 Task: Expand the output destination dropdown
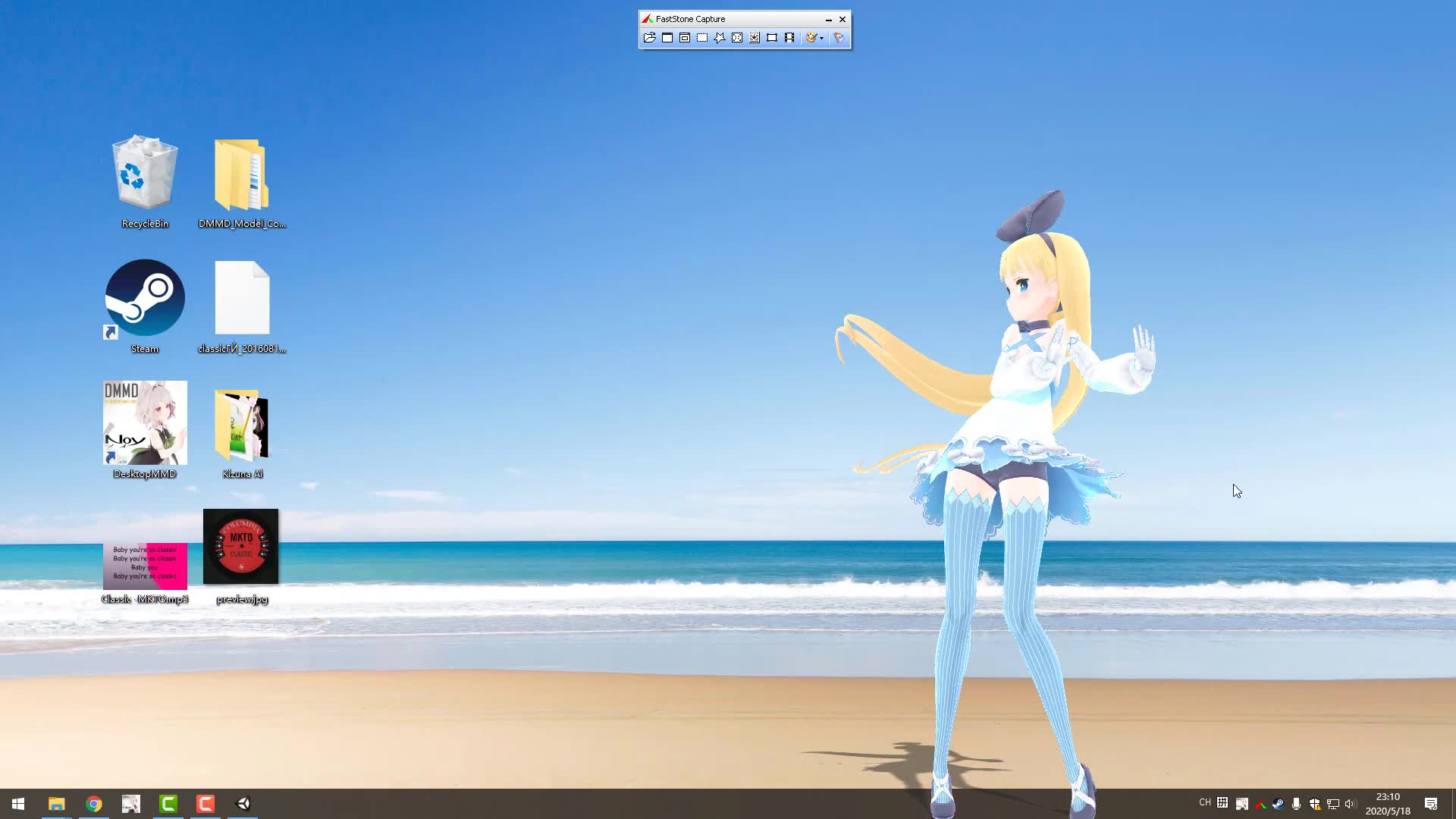821,38
